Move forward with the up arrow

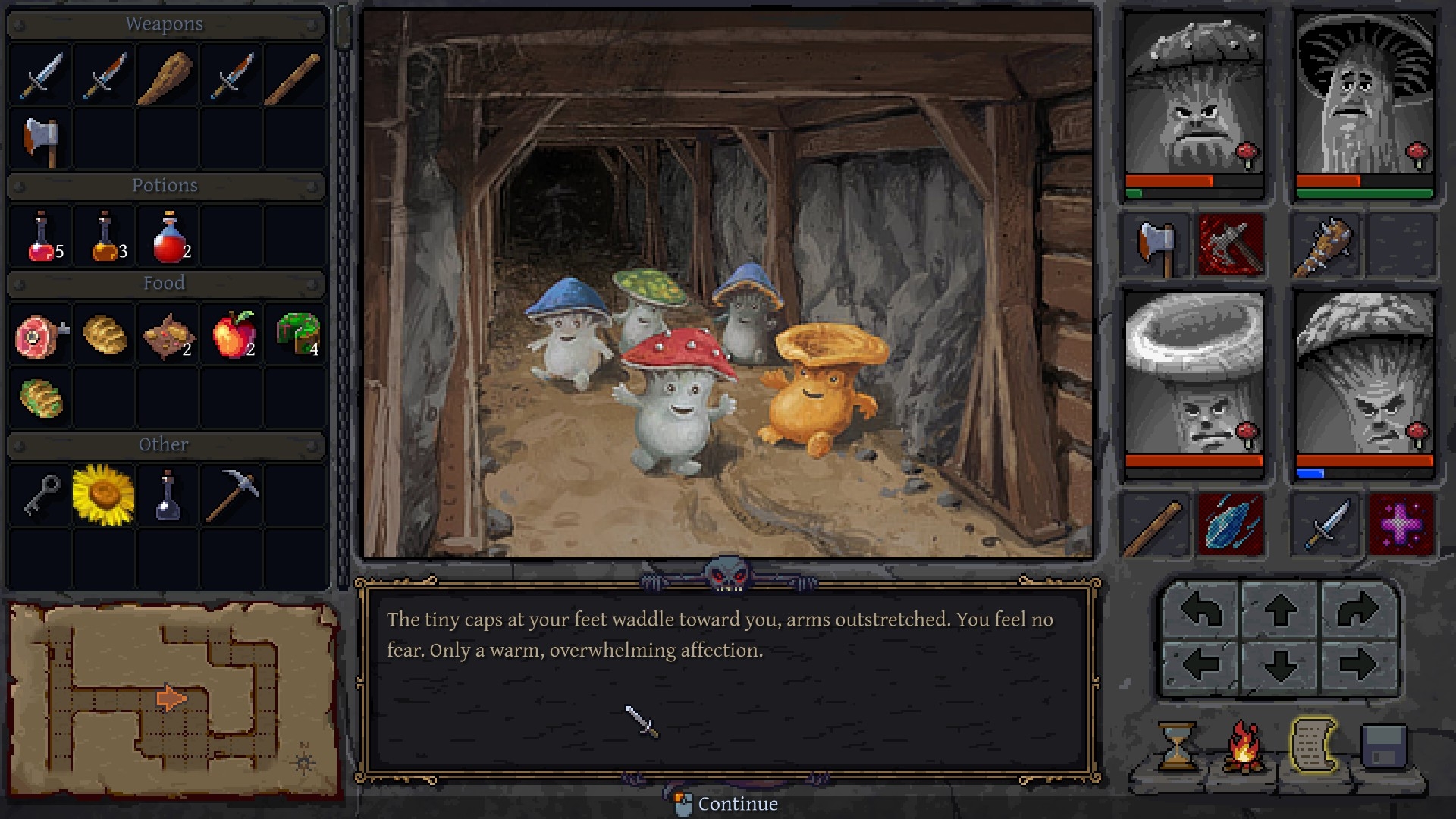1280,610
